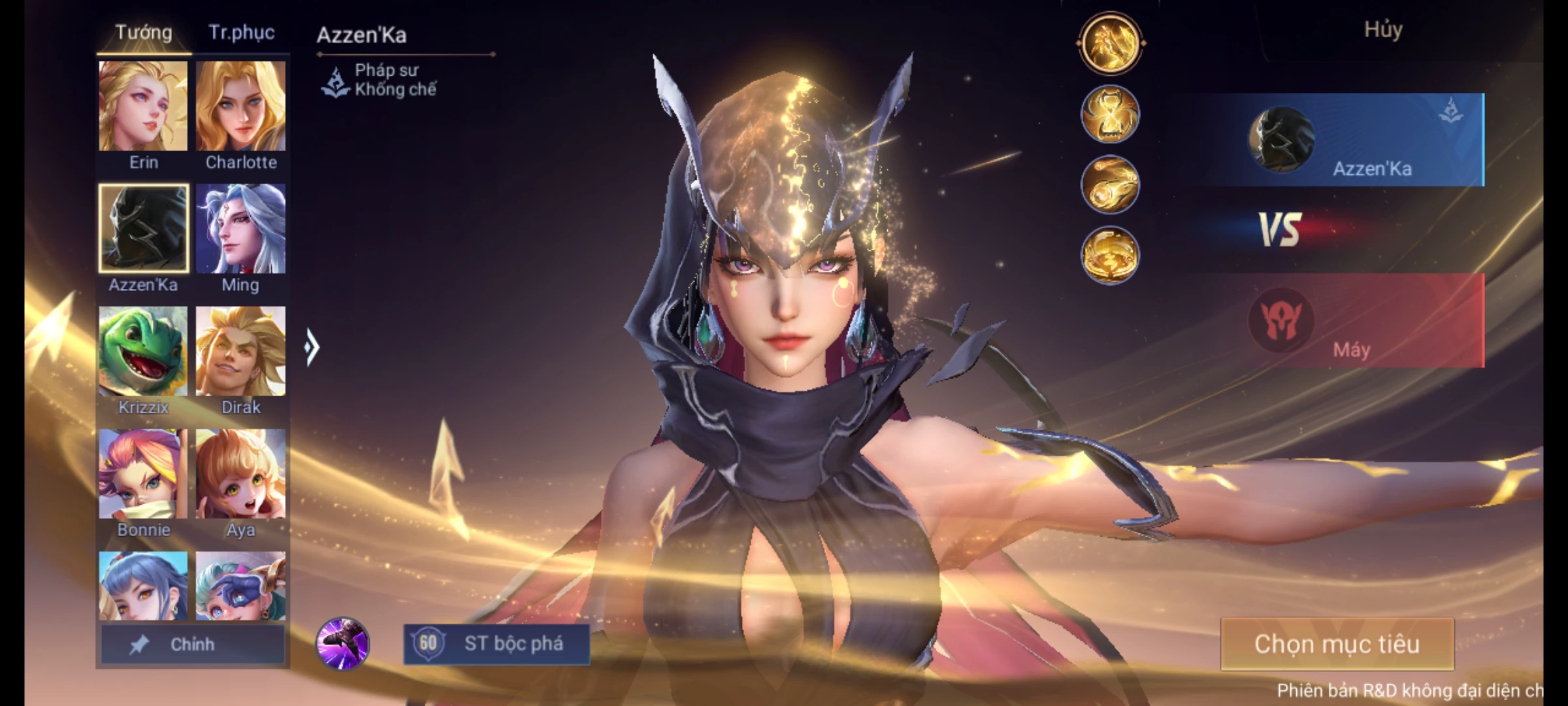Viewport: 1568px width, 706px height.
Task: Cancel with the Hủy button
Action: pos(1382,30)
